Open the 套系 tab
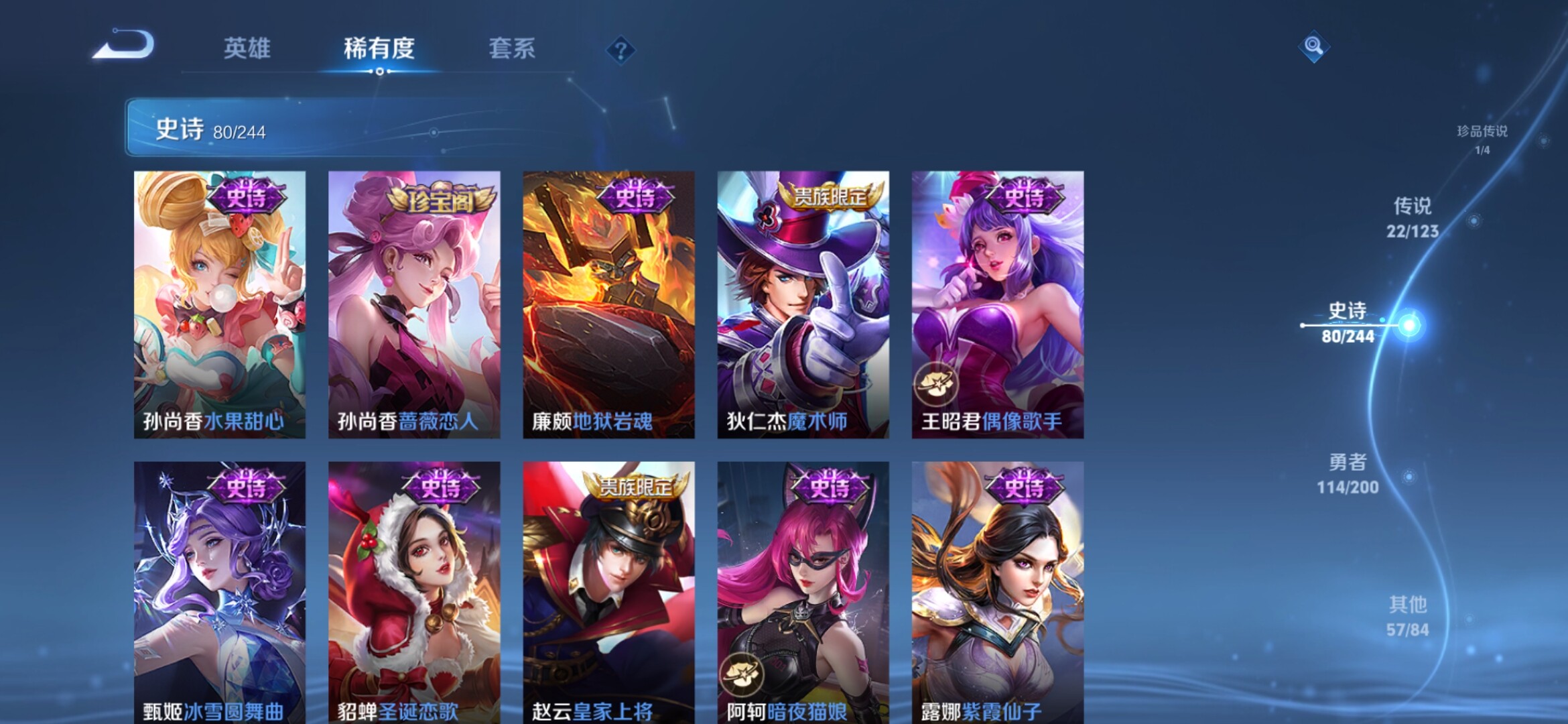Image resolution: width=1568 pixels, height=724 pixels. click(511, 48)
